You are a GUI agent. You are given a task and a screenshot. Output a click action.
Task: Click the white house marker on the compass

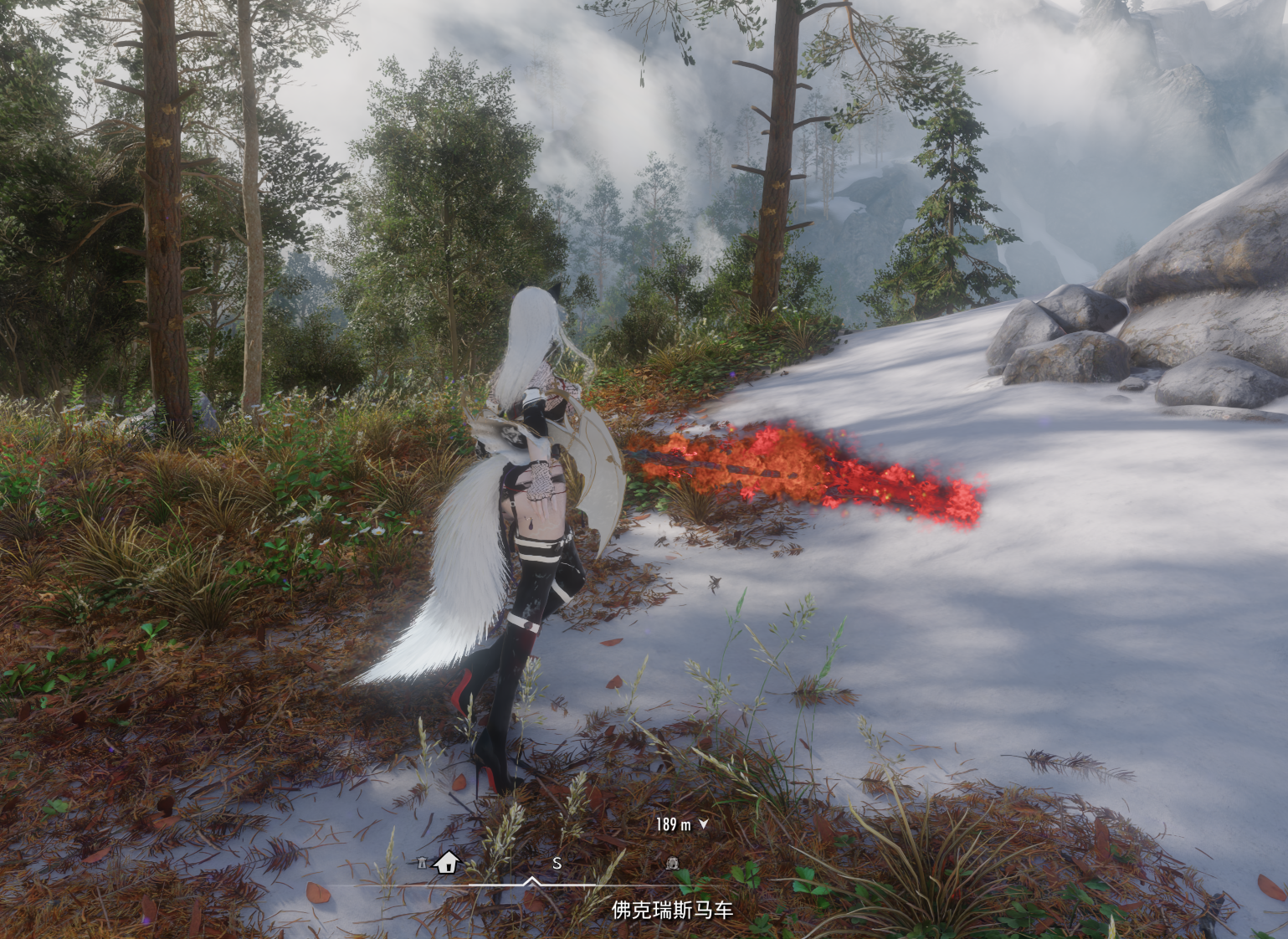coord(446,862)
